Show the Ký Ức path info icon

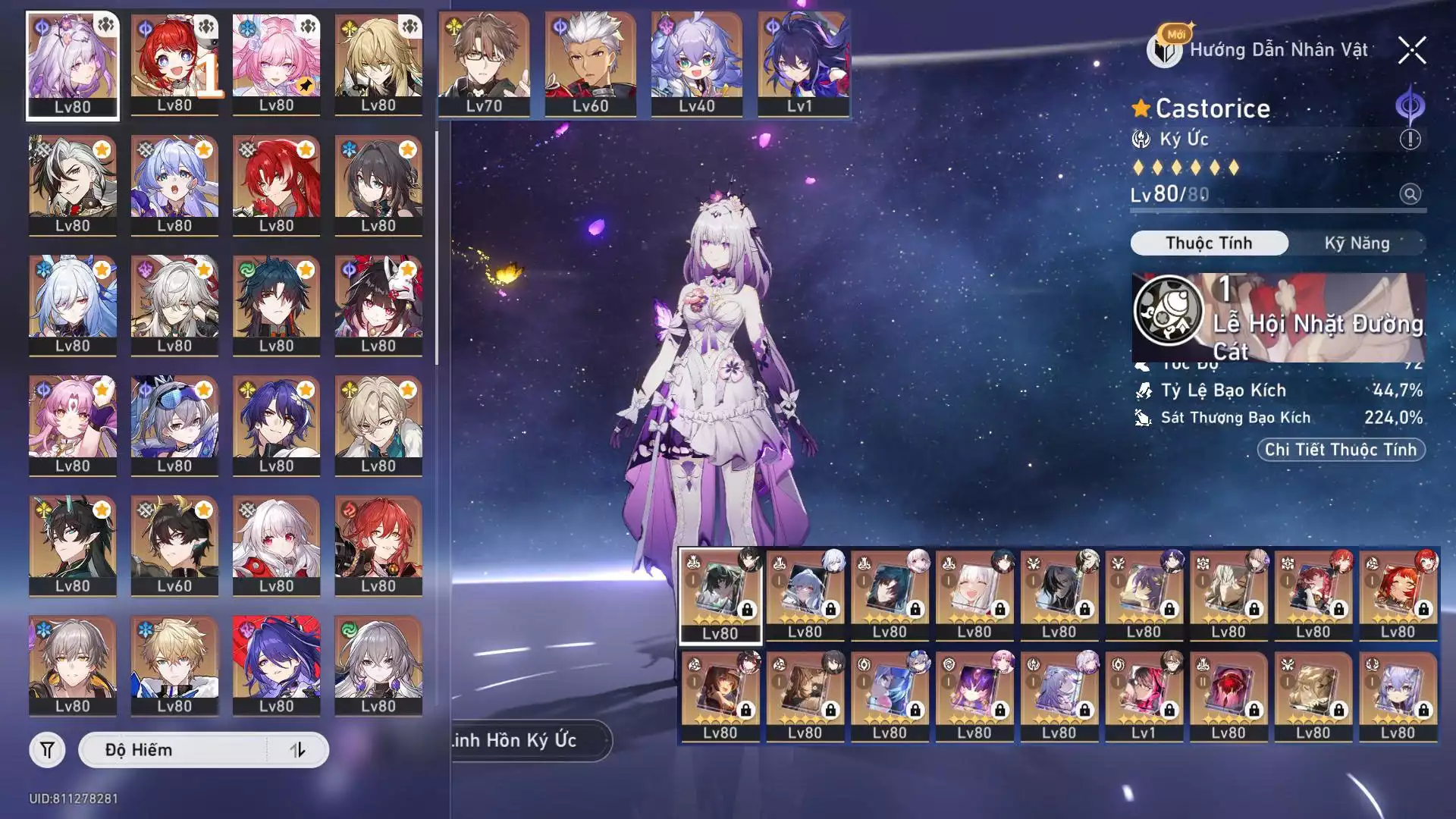coord(1410,140)
